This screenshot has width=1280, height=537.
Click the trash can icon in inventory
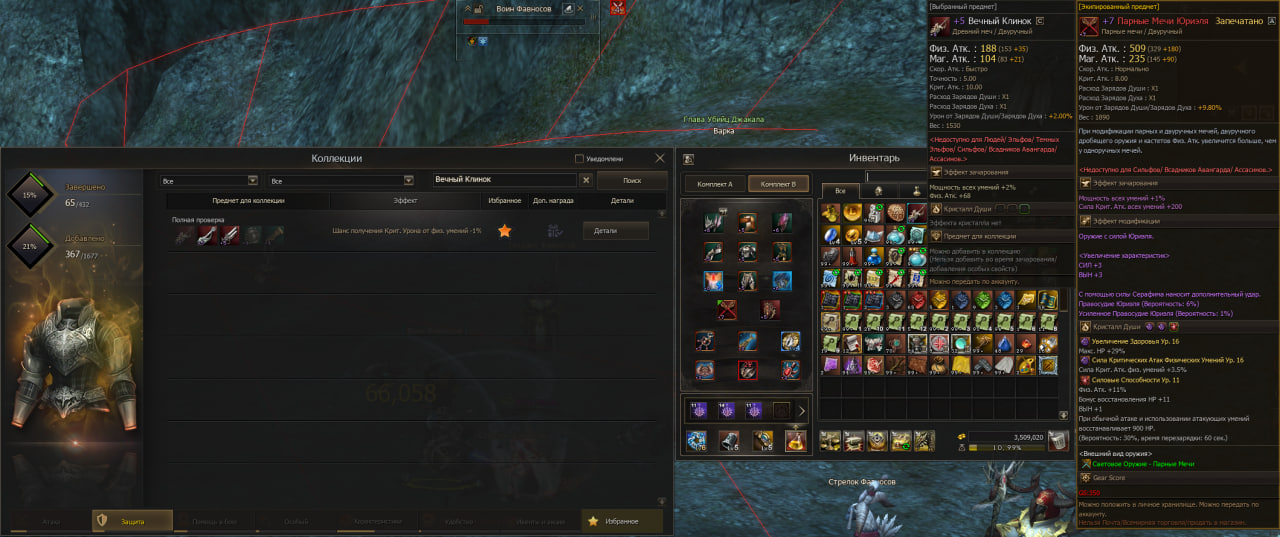coord(1057,440)
